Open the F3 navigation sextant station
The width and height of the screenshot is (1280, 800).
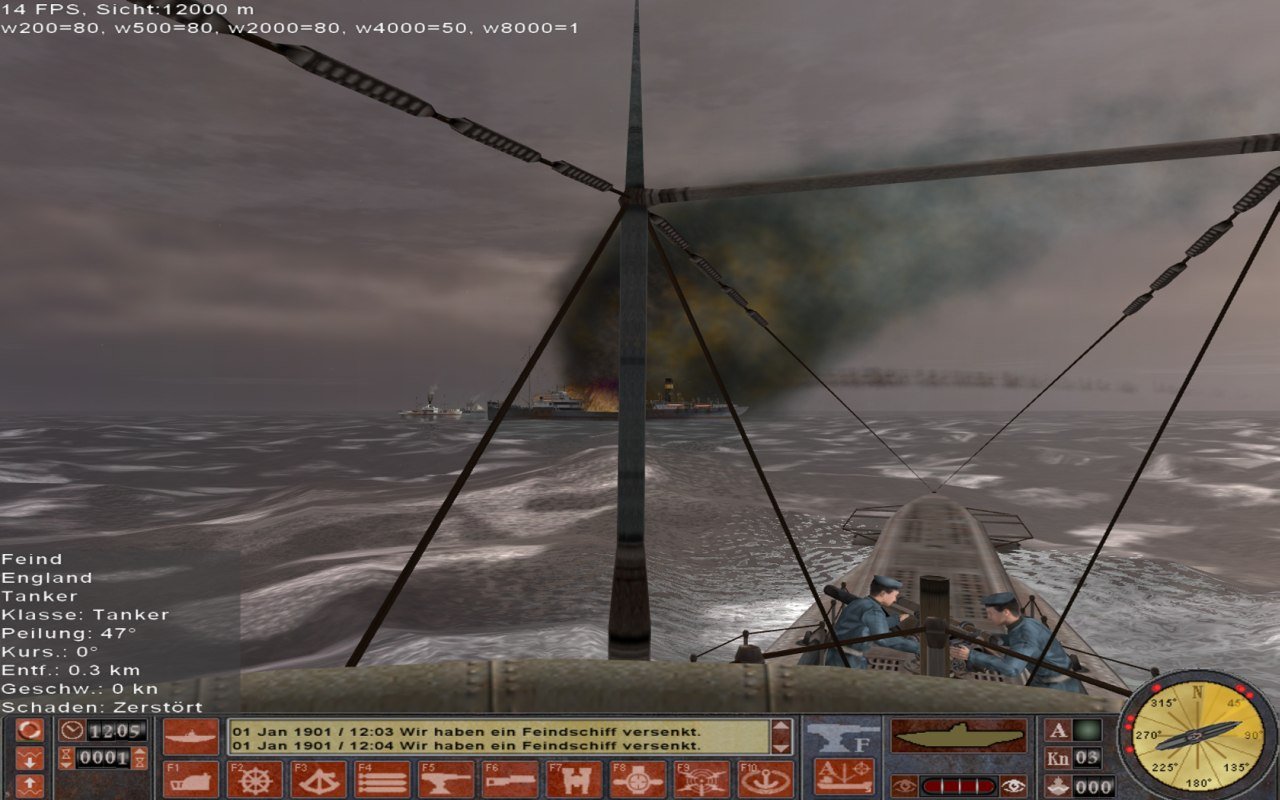[319, 776]
